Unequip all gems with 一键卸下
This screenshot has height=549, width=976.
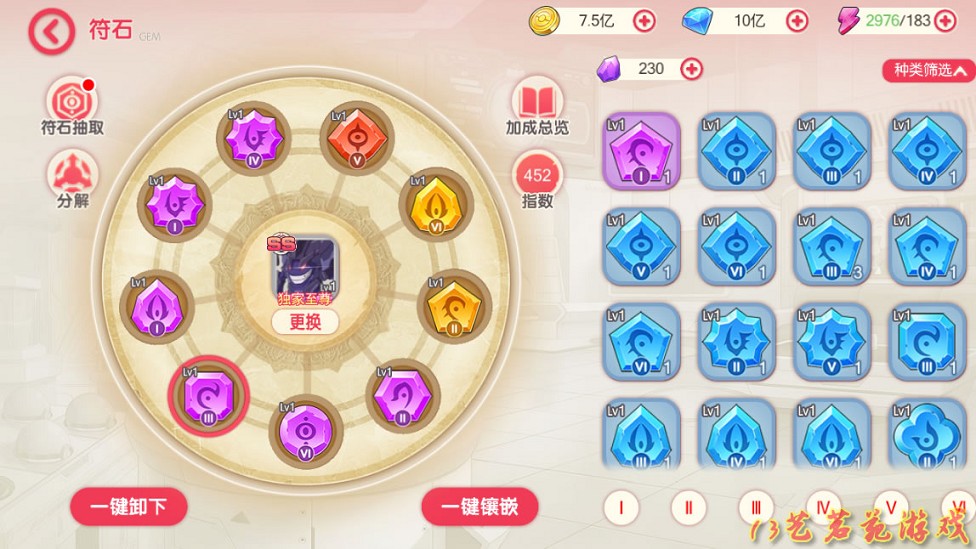pyautogui.click(x=129, y=507)
